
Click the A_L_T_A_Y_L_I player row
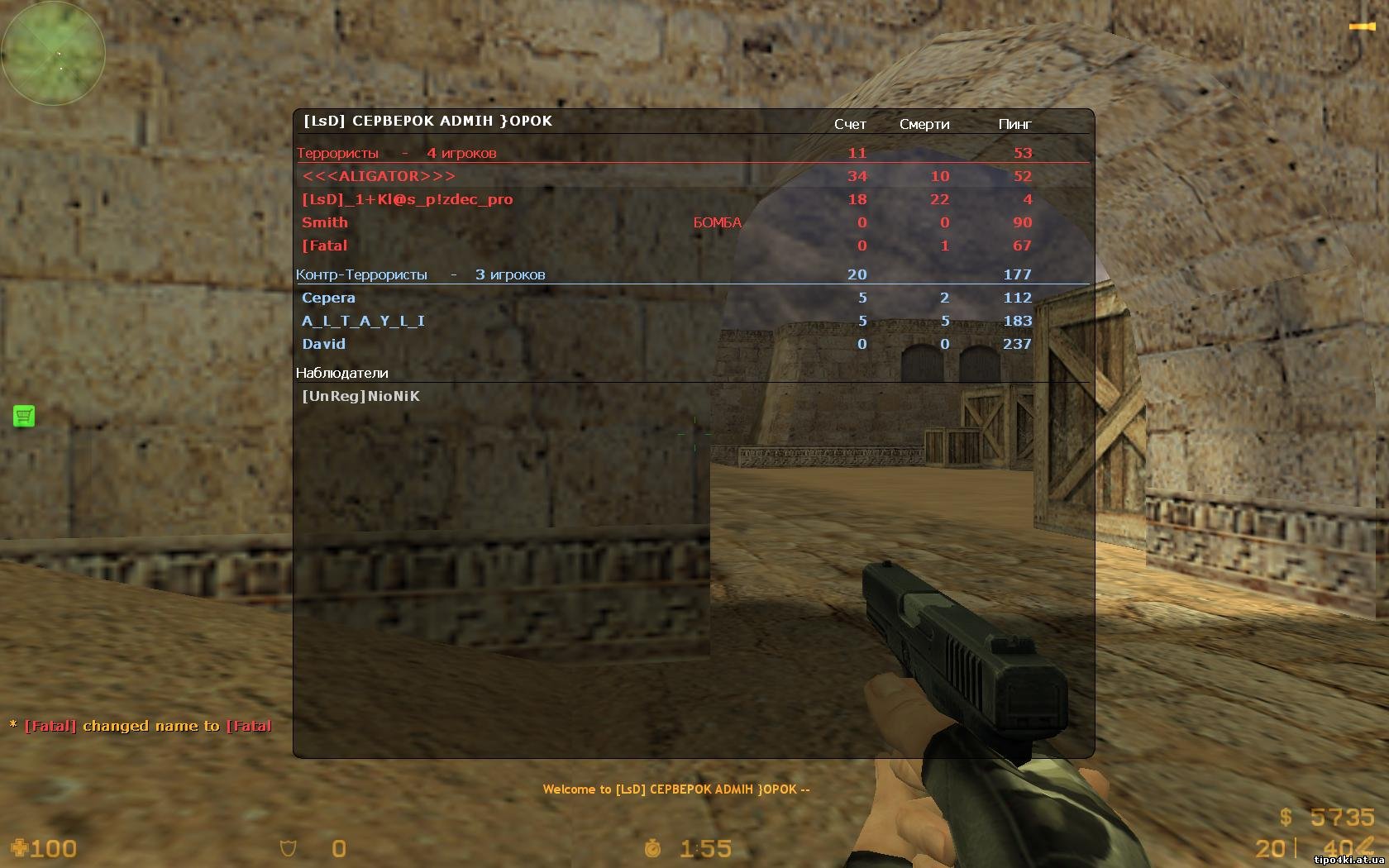(x=363, y=321)
